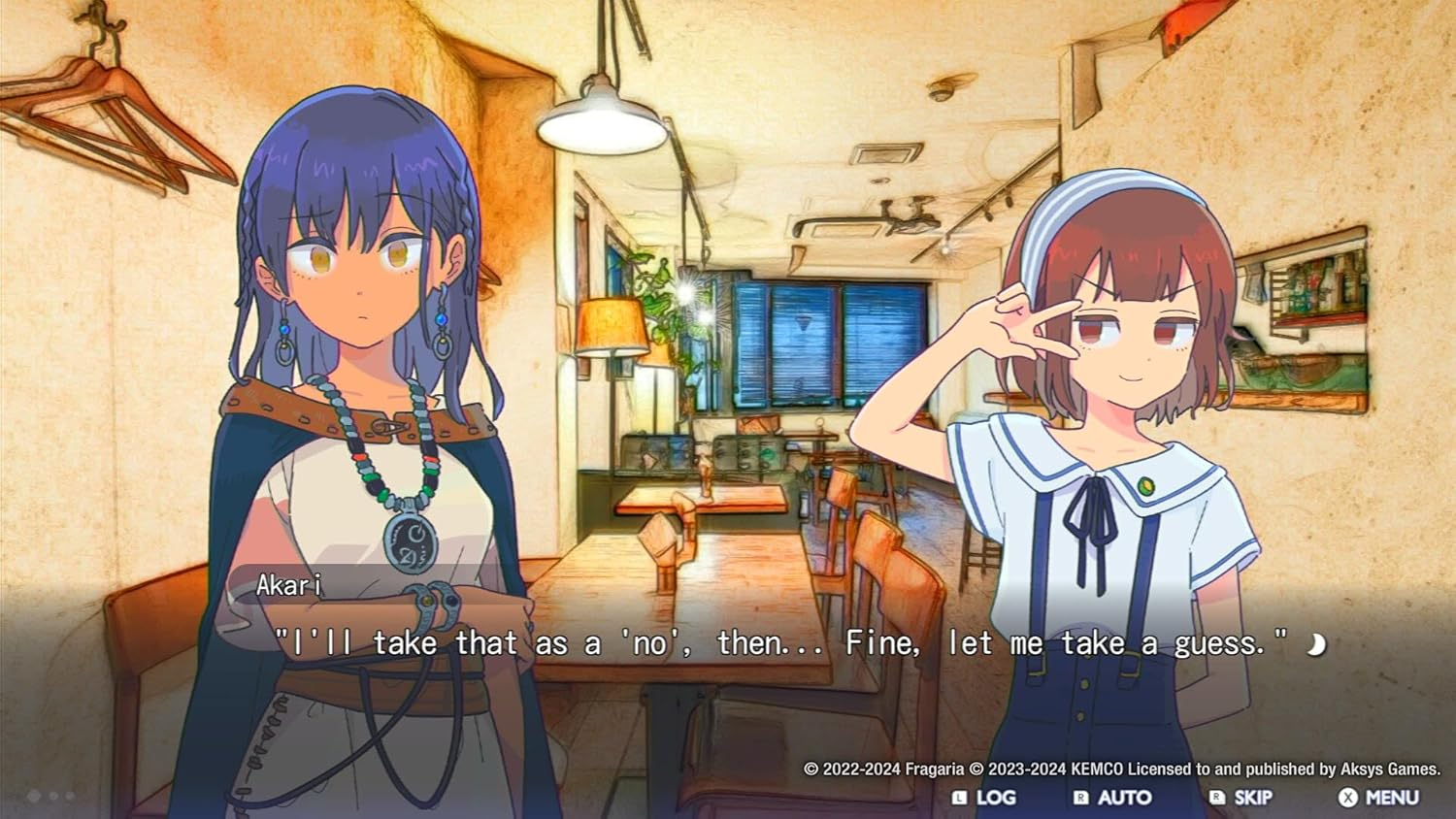Click the middle small dot indicator
The image size is (1456, 819).
(x=52, y=796)
